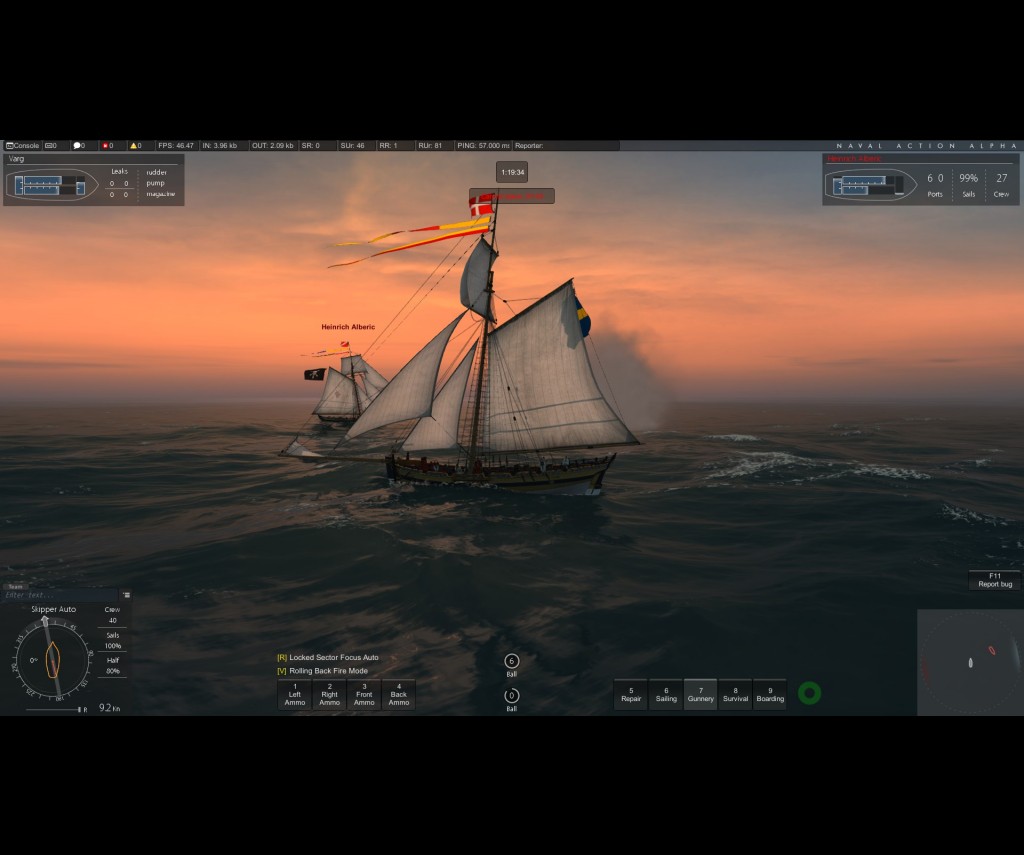Activate the Survival mode button
Image resolution: width=1024 pixels, height=855 pixels.
pyautogui.click(x=735, y=694)
